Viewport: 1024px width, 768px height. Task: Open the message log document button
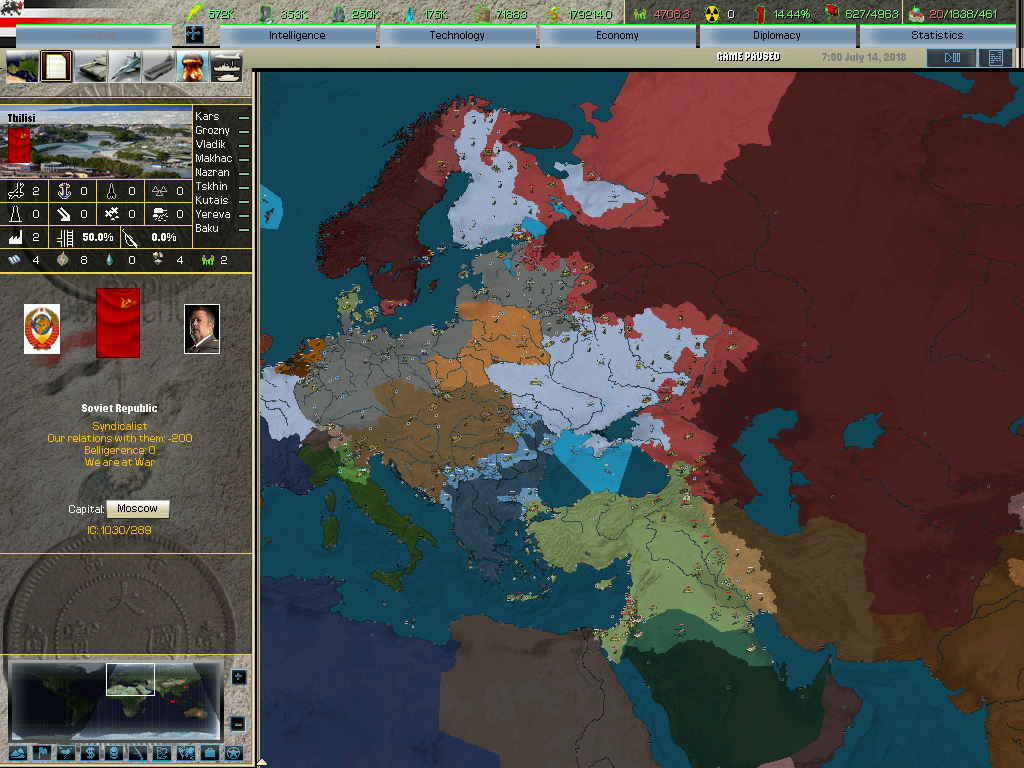click(995, 58)
